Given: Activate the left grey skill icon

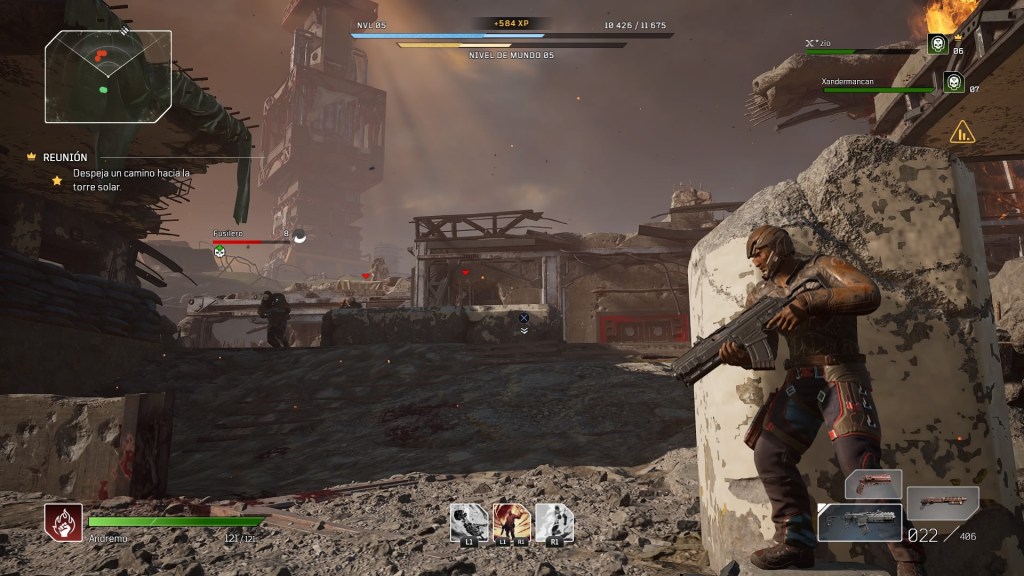Looking at the screenshot, I should (469, 522).
